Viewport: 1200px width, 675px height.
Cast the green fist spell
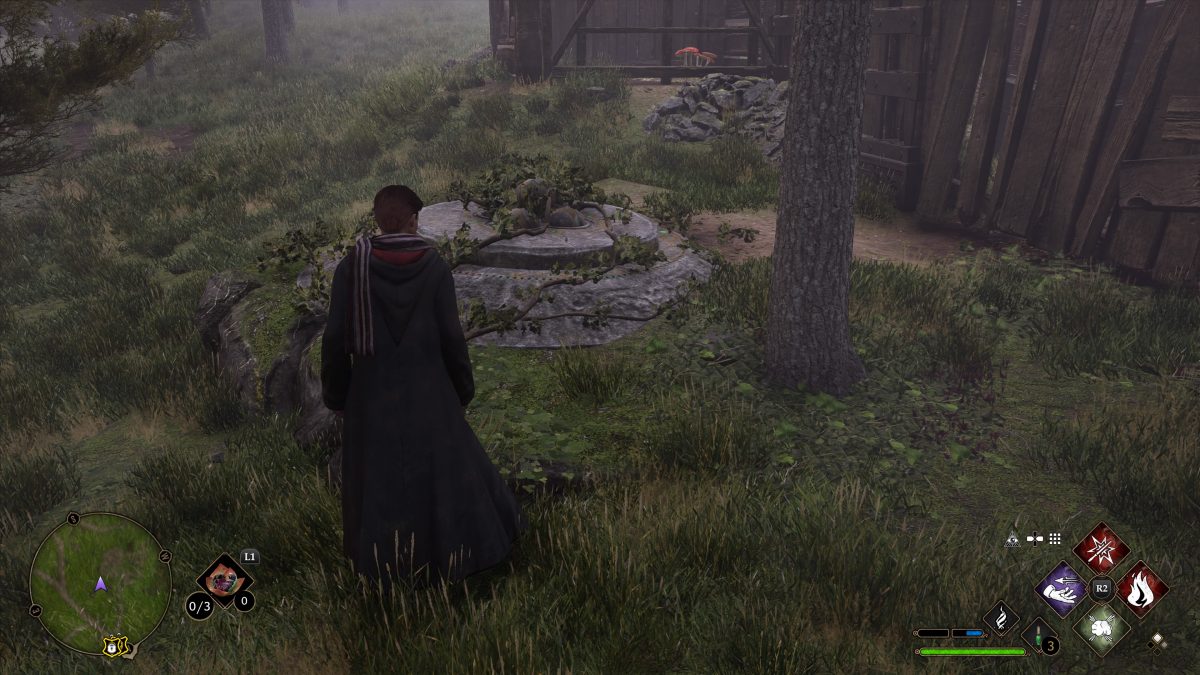[1101, 629]
